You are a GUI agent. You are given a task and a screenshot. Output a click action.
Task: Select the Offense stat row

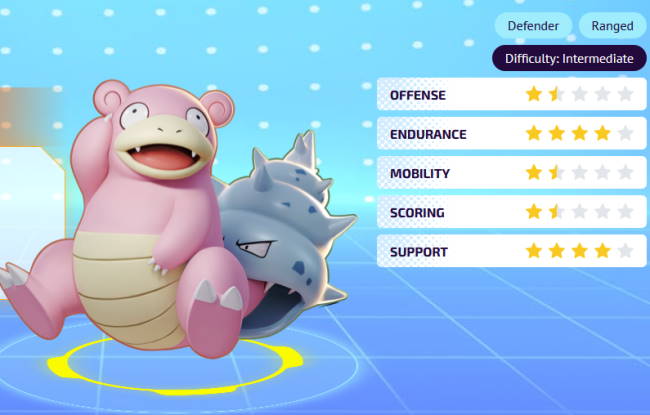click(510, 95)
